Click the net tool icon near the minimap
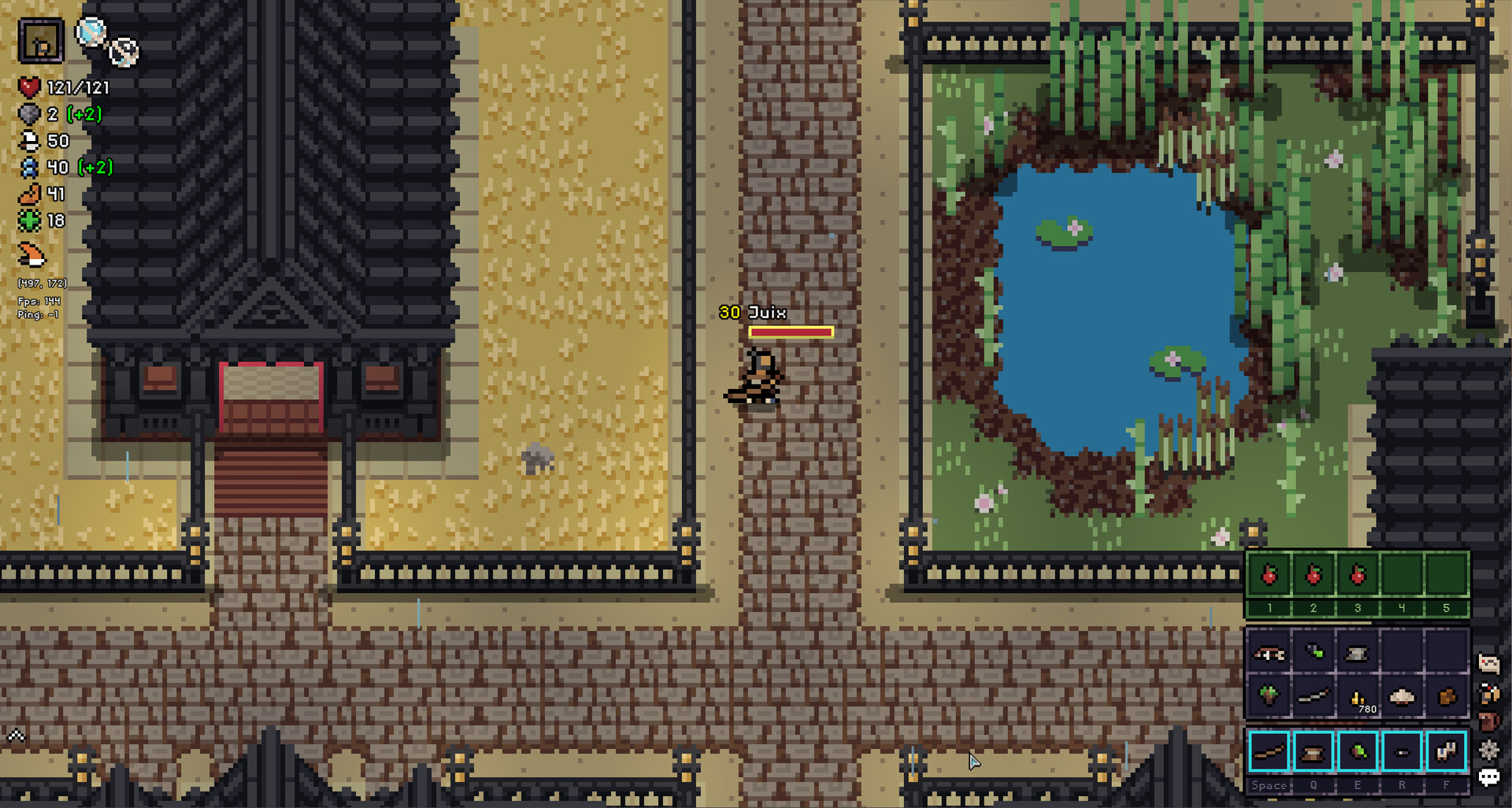 coord(124,52)
